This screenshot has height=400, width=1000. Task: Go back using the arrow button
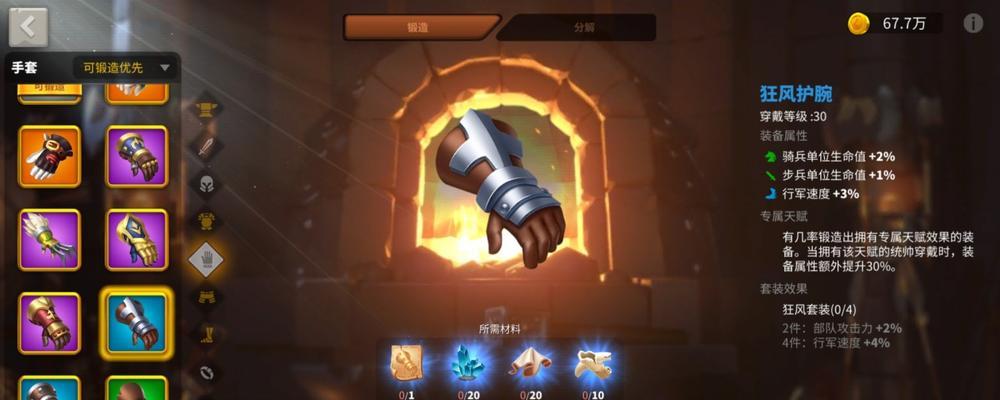click(x=28, y=27)
